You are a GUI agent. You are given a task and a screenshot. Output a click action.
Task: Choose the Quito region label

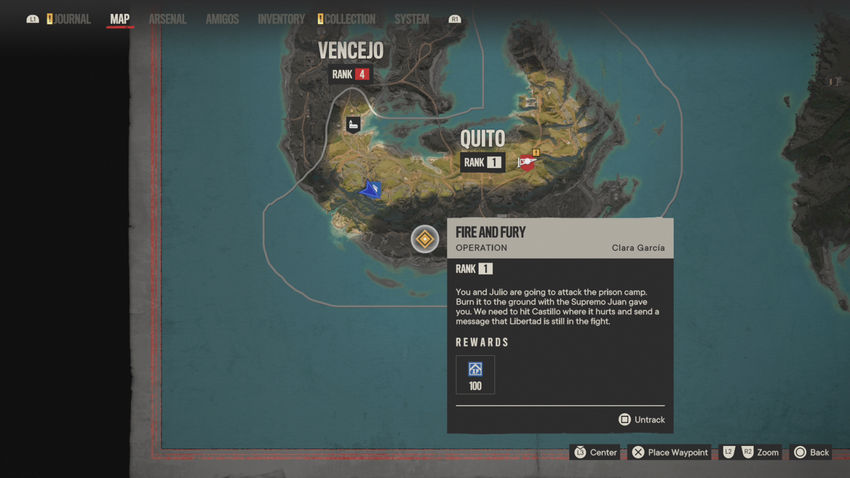tap(482, 139)
